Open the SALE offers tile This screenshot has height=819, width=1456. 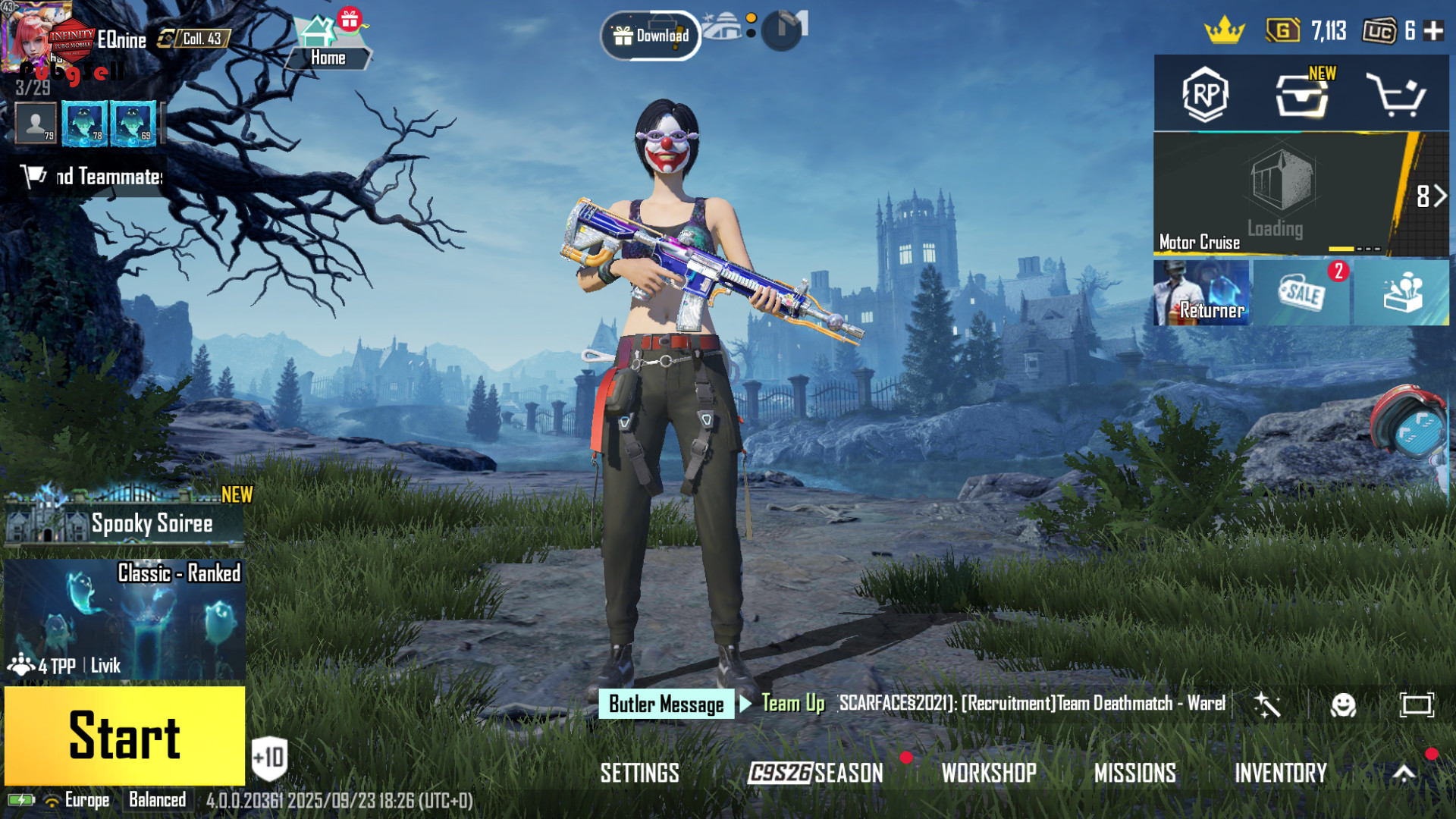pos(1301,293)
